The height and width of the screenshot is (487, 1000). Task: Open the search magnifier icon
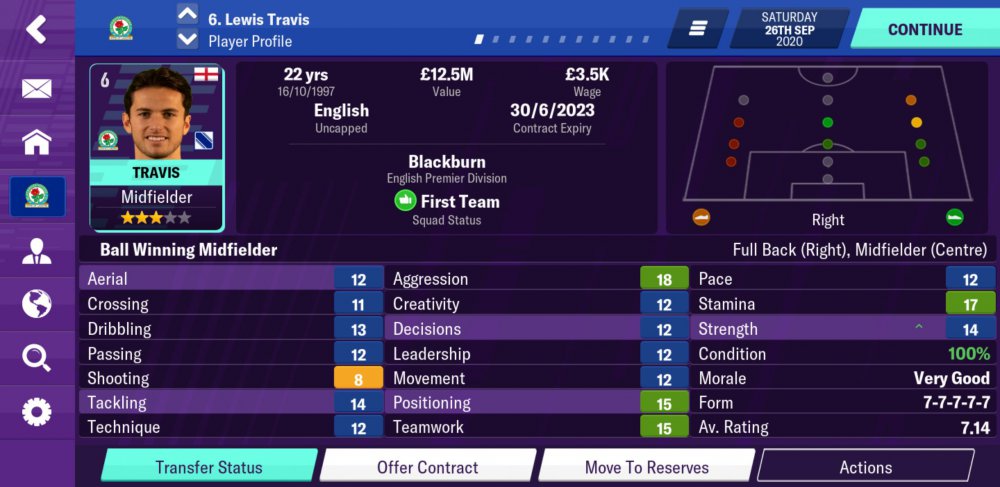[36, 357]
